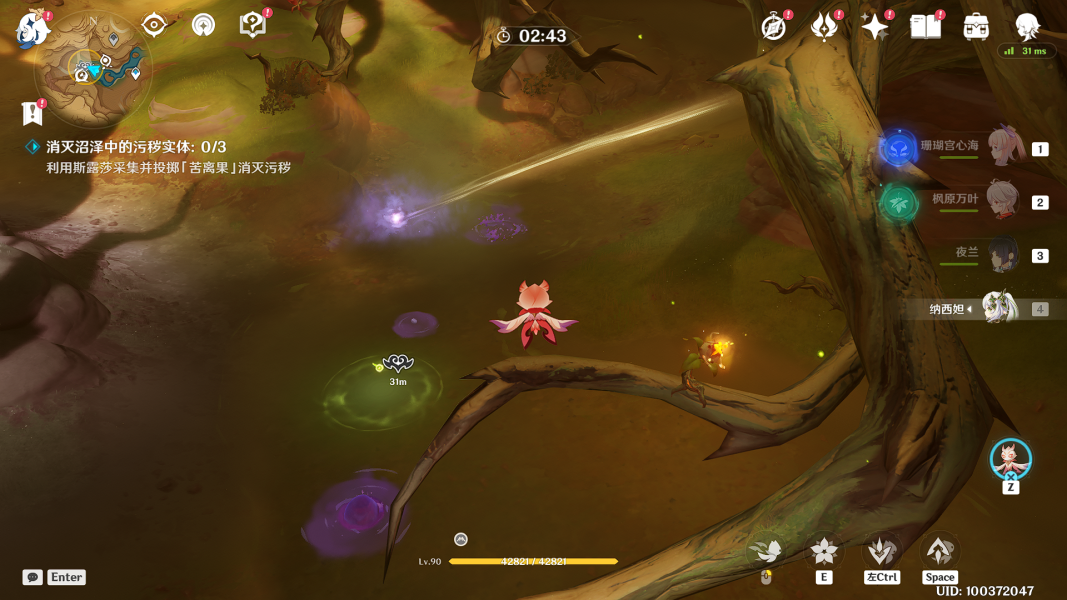Open the winged battle pass icon
The image size is (1067, 600).
[824, 27]
